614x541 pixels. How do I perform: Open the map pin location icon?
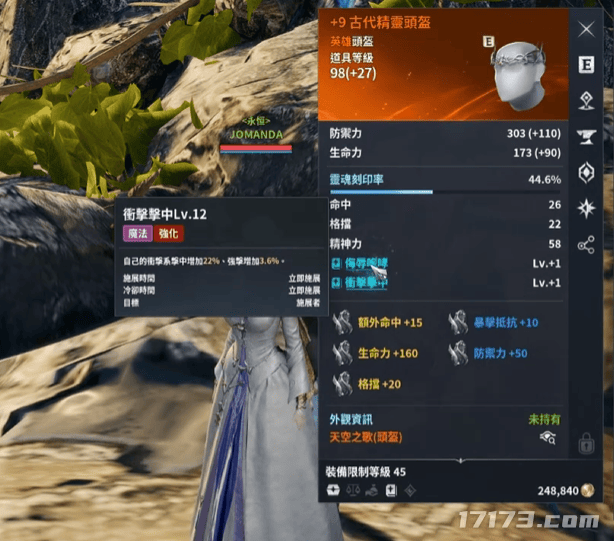[586, 100]
